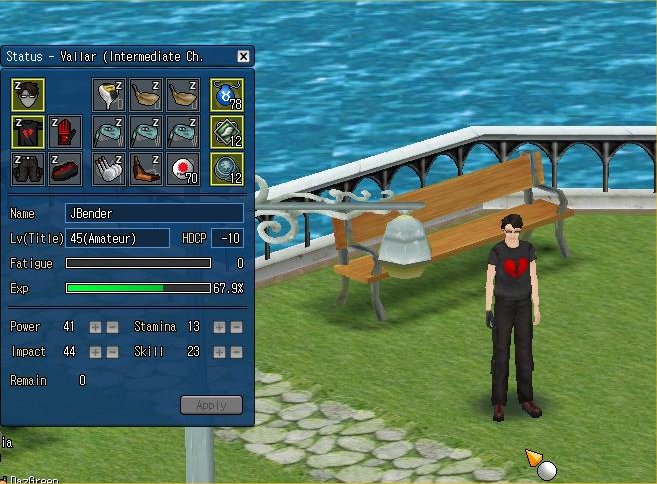Select the character face equipment slot

coord(28,94)
